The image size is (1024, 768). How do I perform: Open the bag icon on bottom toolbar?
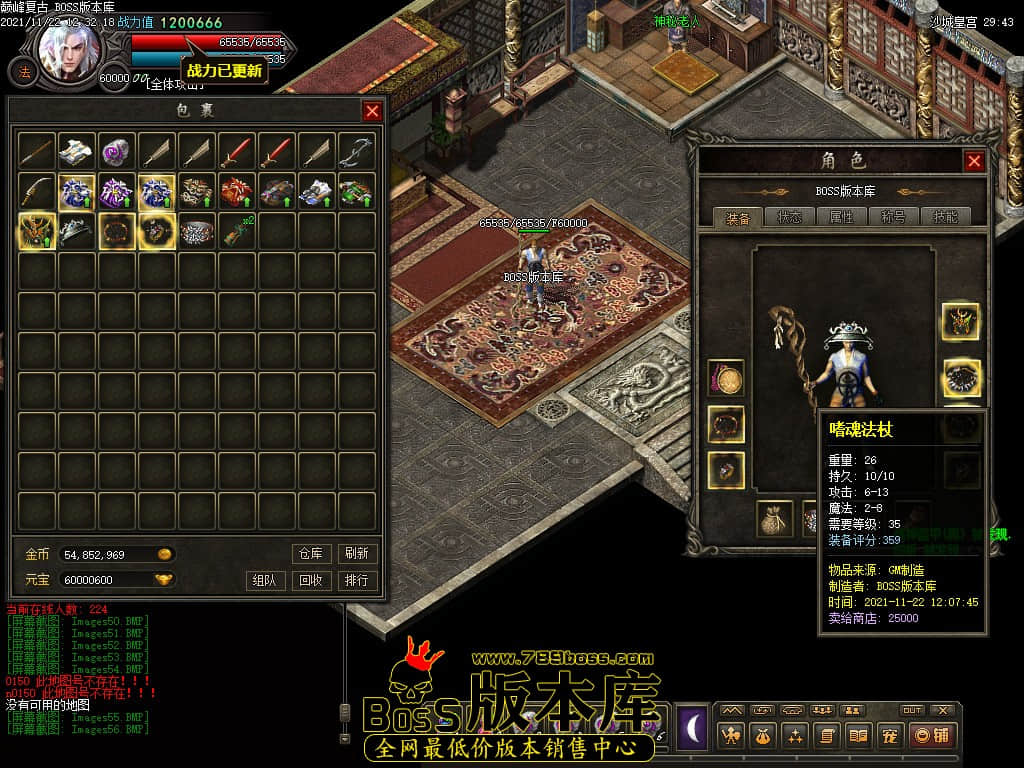(764, 736)
